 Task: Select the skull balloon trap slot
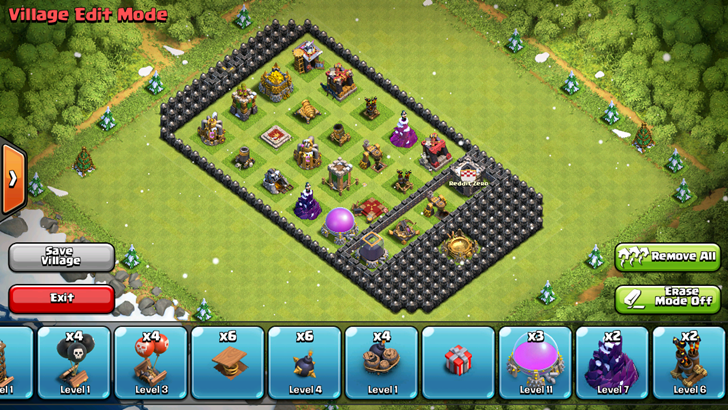click(x=74, y=363)
